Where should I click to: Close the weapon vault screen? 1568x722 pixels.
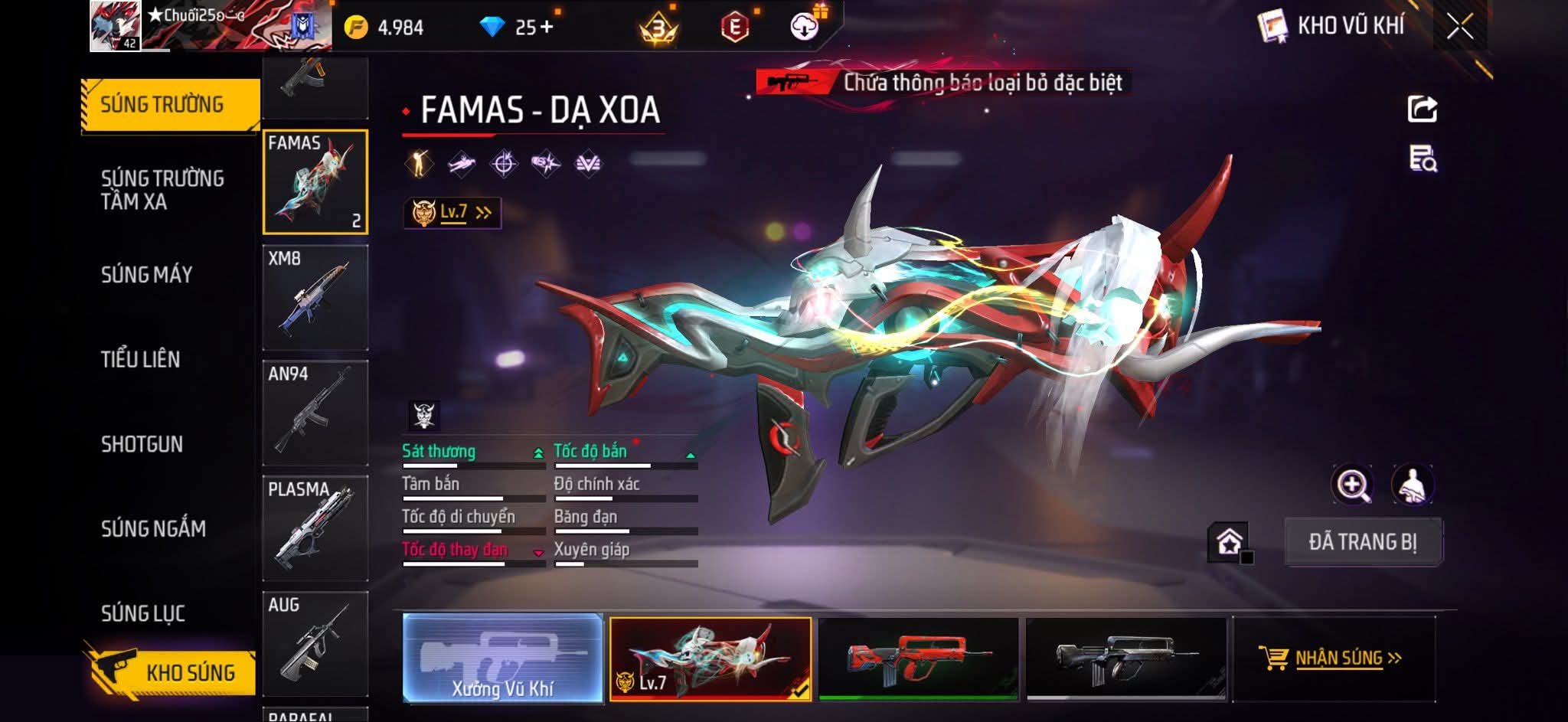coord(1459,27)
